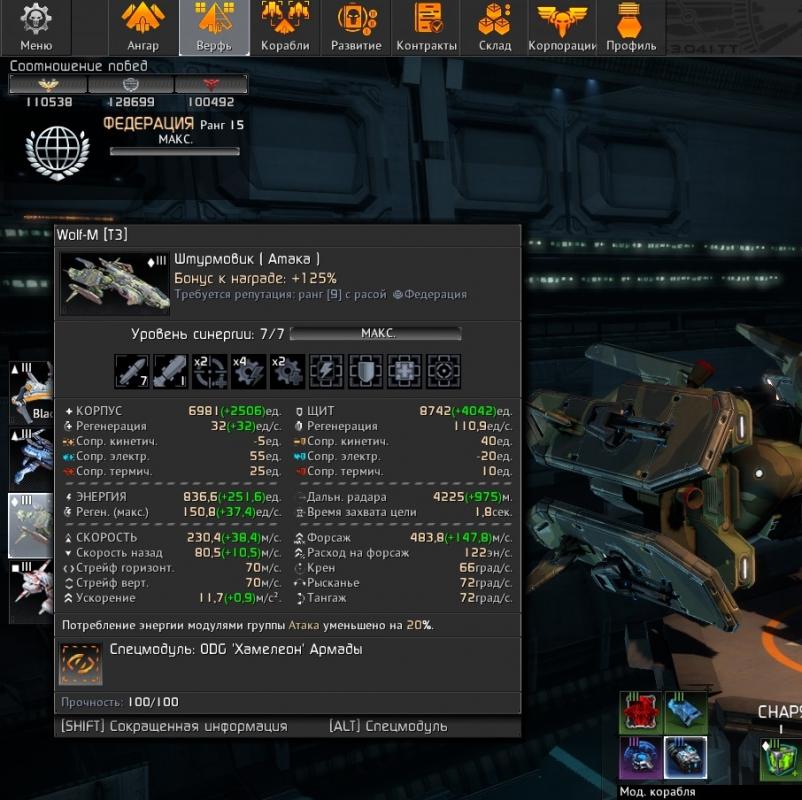Image resolution: width=802 pixels, height=800 pixels.
Task: Open the Корабли tab
Action: (284, 27)
